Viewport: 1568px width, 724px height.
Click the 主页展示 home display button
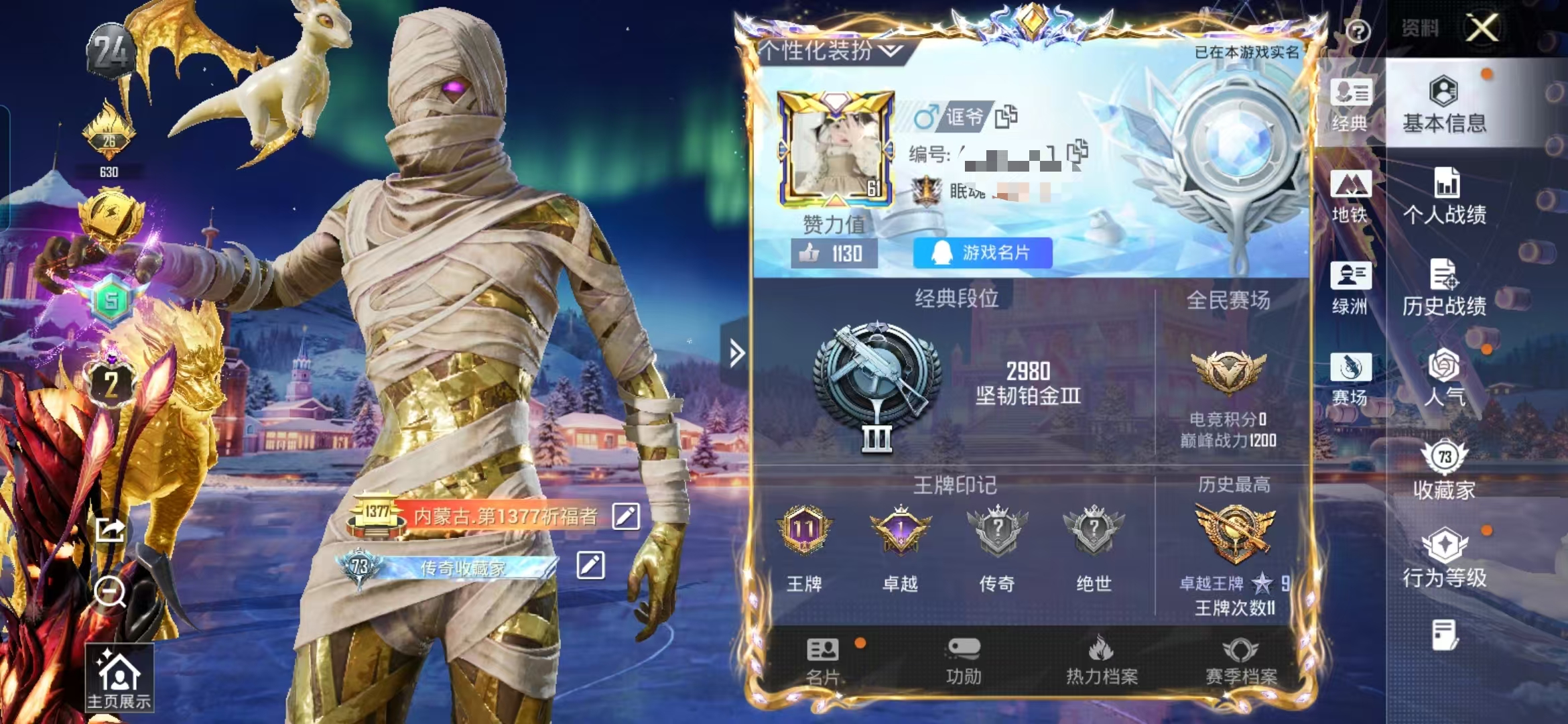pyautogui.click(x=119, y=678)
